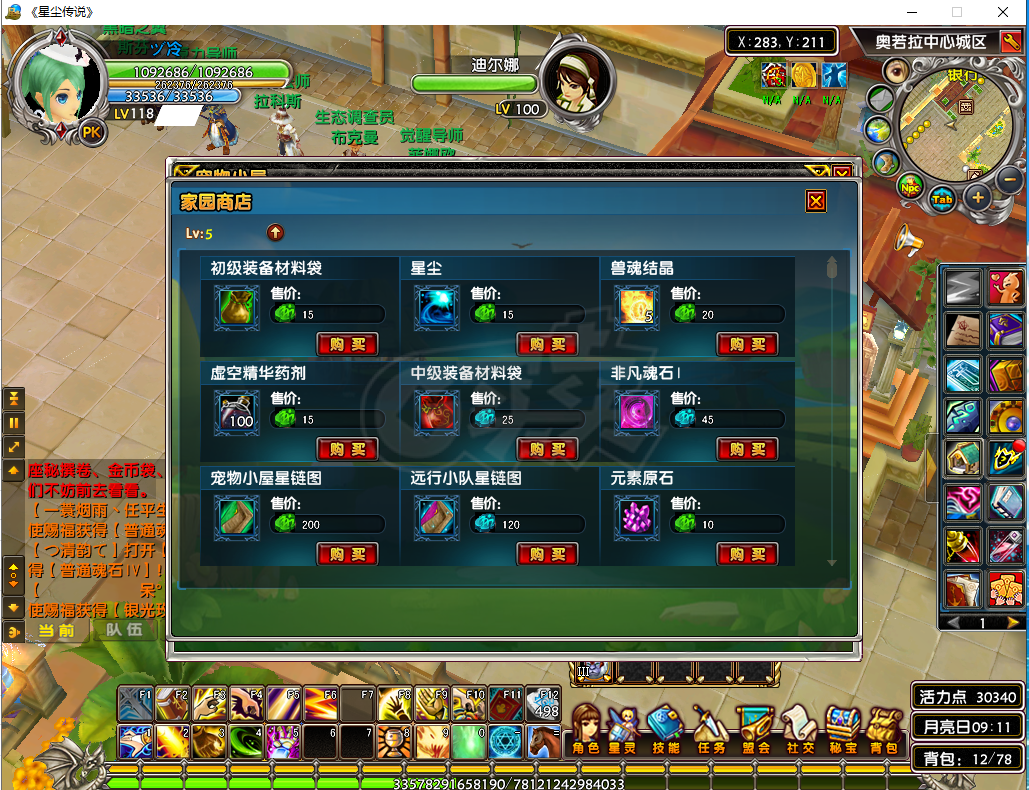
Task: Open the 技能 skills book
Action: coord(665,730)
